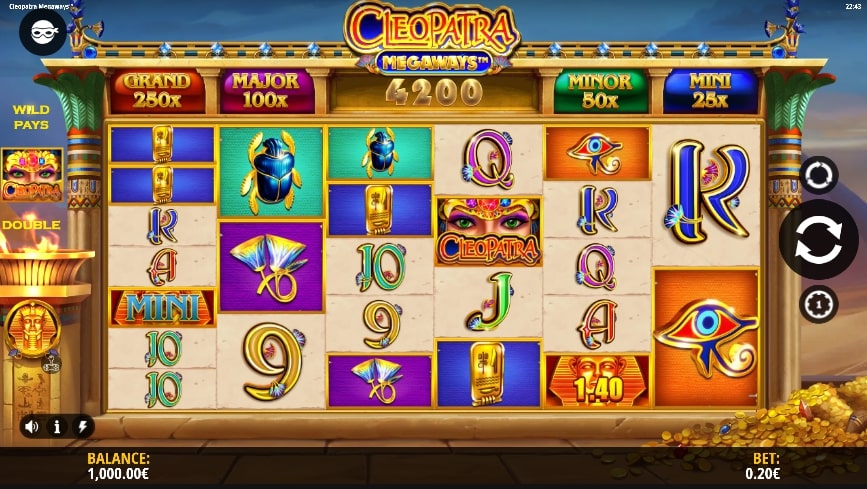Toggle turbo mode with the lightning bolt
The height and width of the screenshot is (489, 867).
pos(82,426)
